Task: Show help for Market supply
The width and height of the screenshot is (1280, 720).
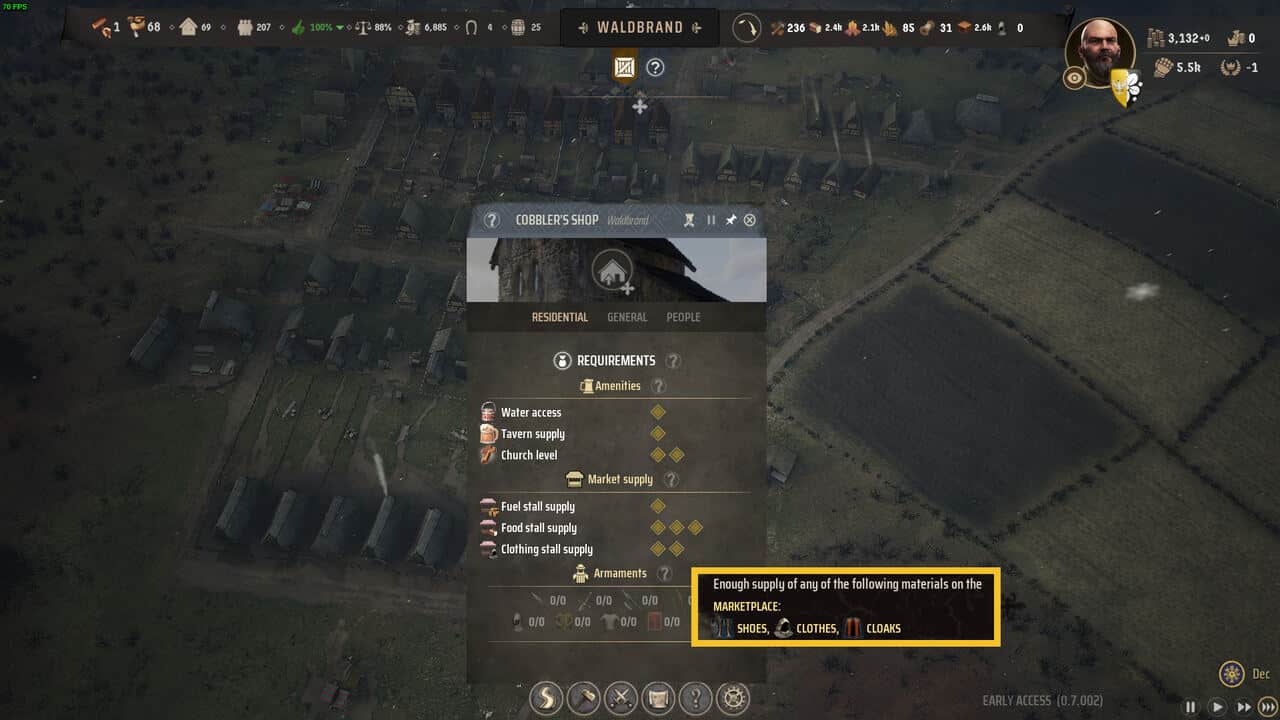Action: (671, 480)
